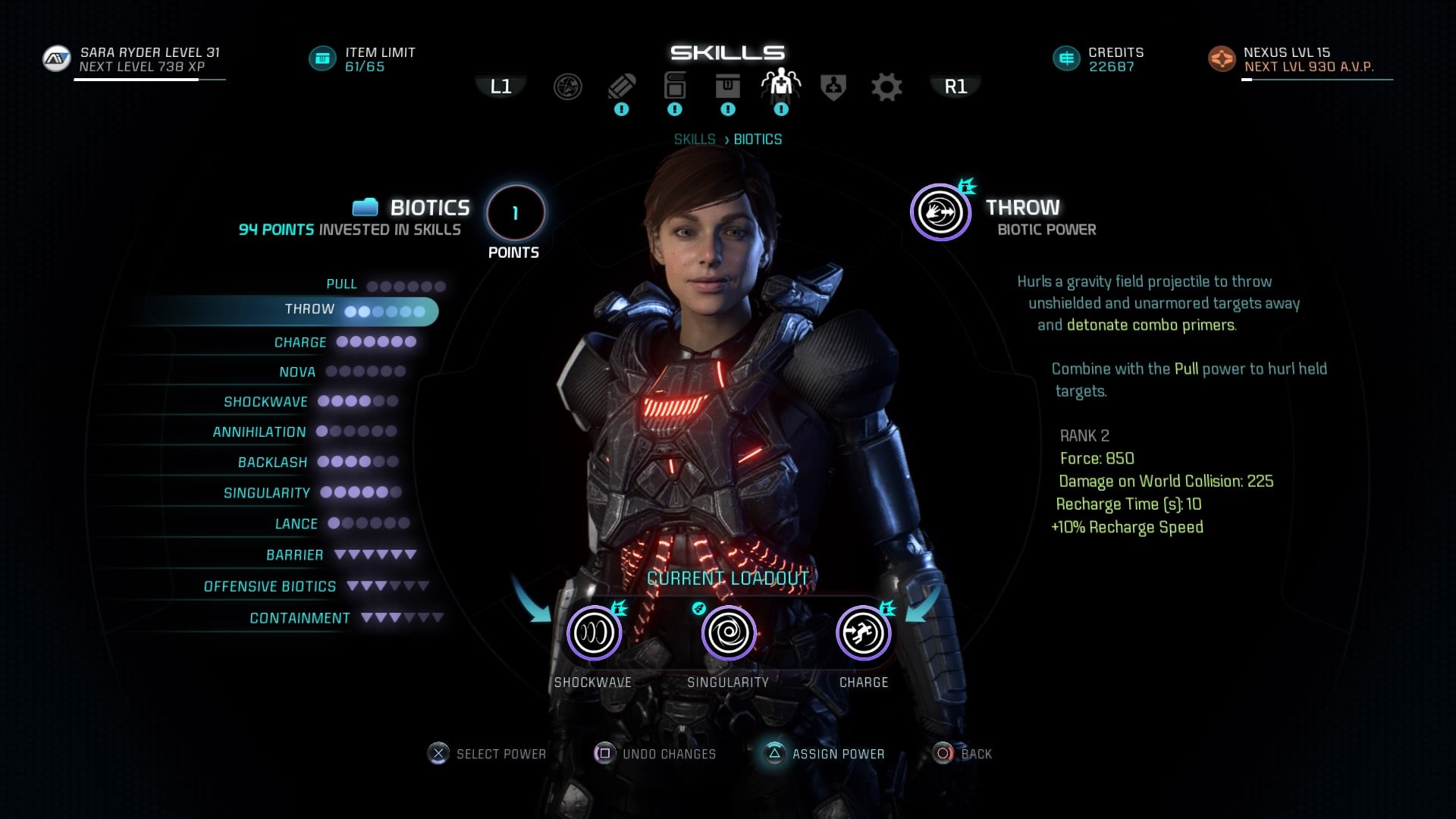Open the Skills character tab icon
1456x819 pixels.
click(780, 85)
